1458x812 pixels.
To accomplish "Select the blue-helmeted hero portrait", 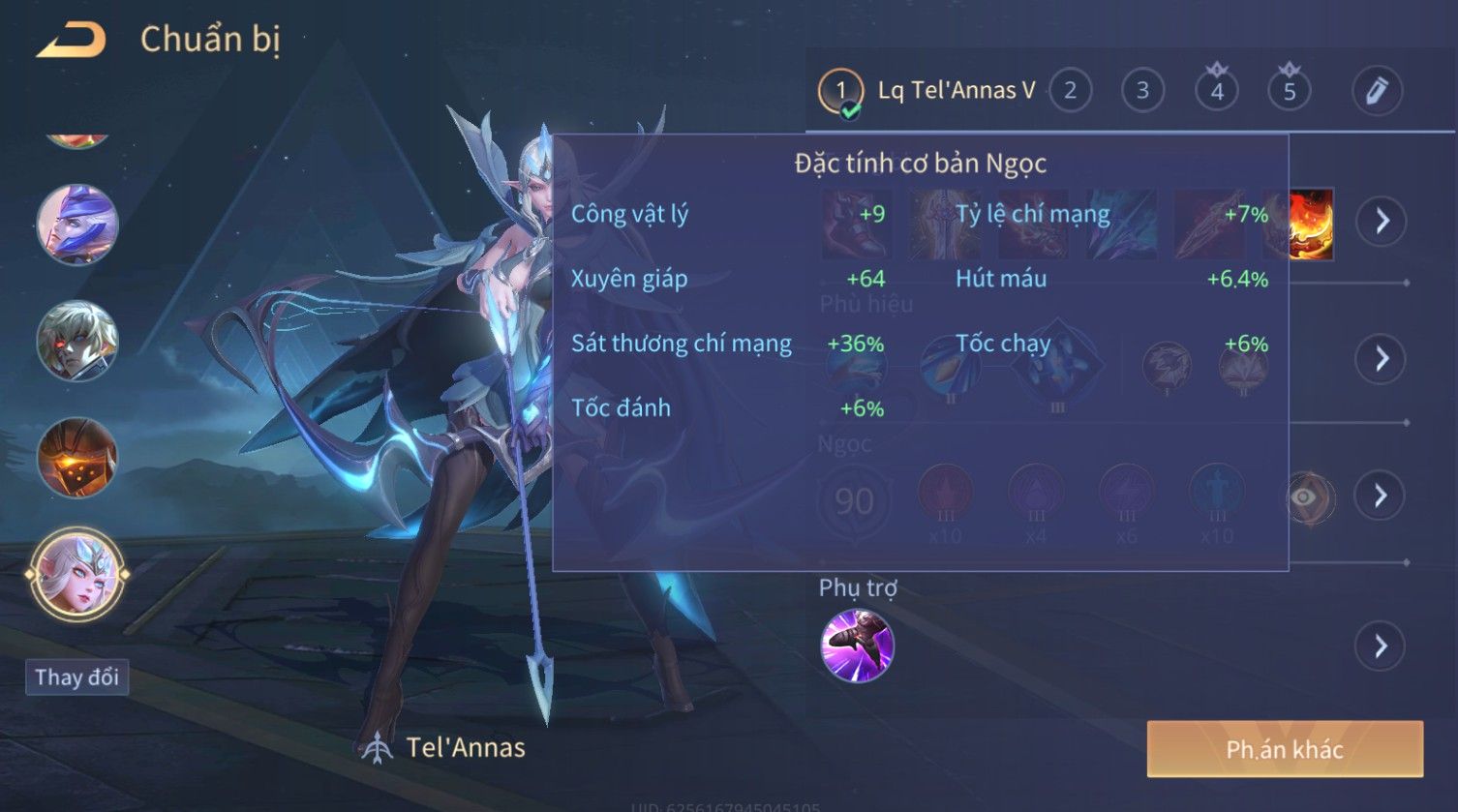I will coord(77,225).
